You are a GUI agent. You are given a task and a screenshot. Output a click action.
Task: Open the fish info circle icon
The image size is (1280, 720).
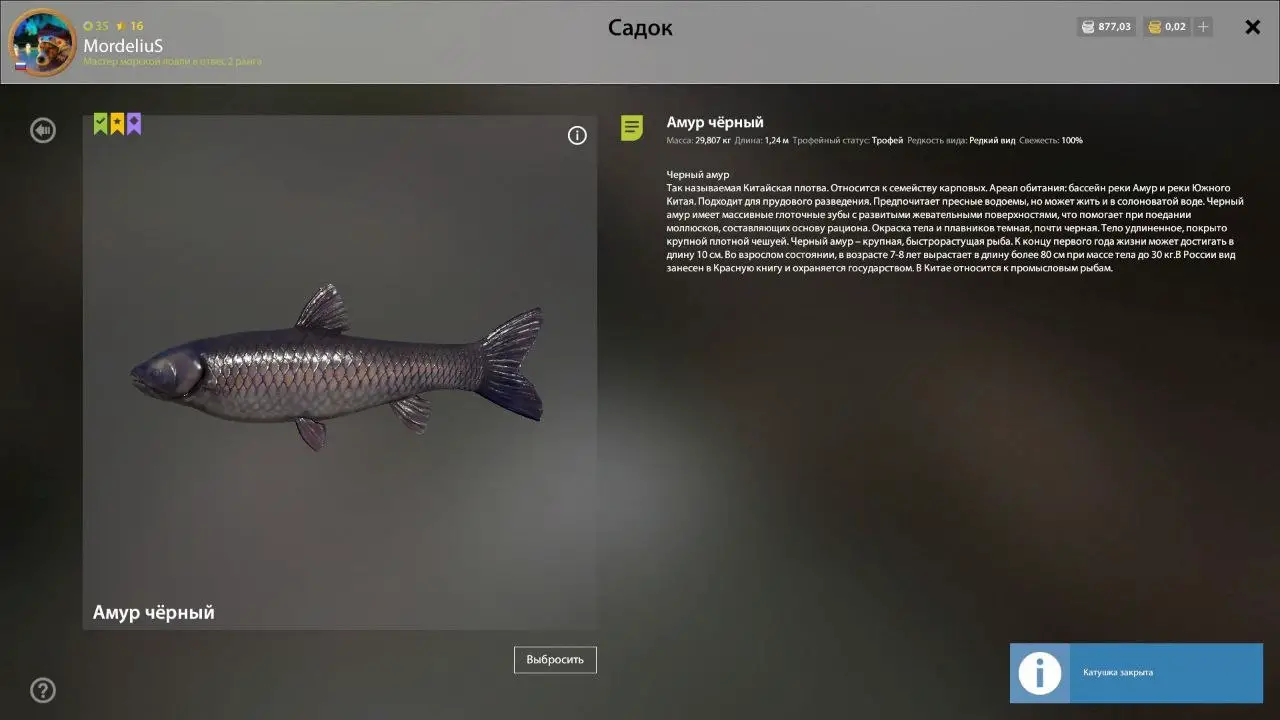(x=577, y=136)
